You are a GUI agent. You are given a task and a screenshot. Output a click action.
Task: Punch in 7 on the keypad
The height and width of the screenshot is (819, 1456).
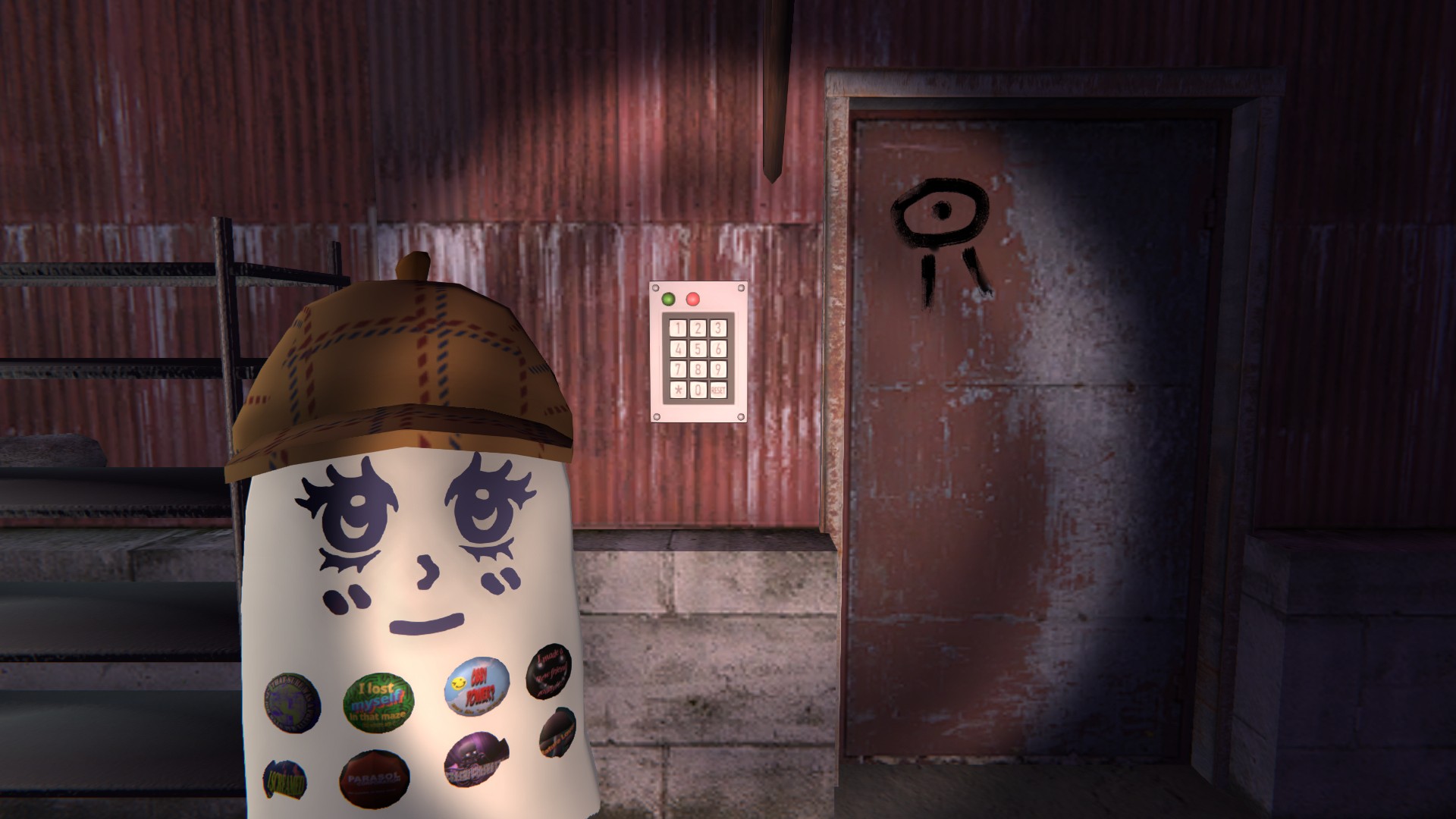click(x=679, y=369)
